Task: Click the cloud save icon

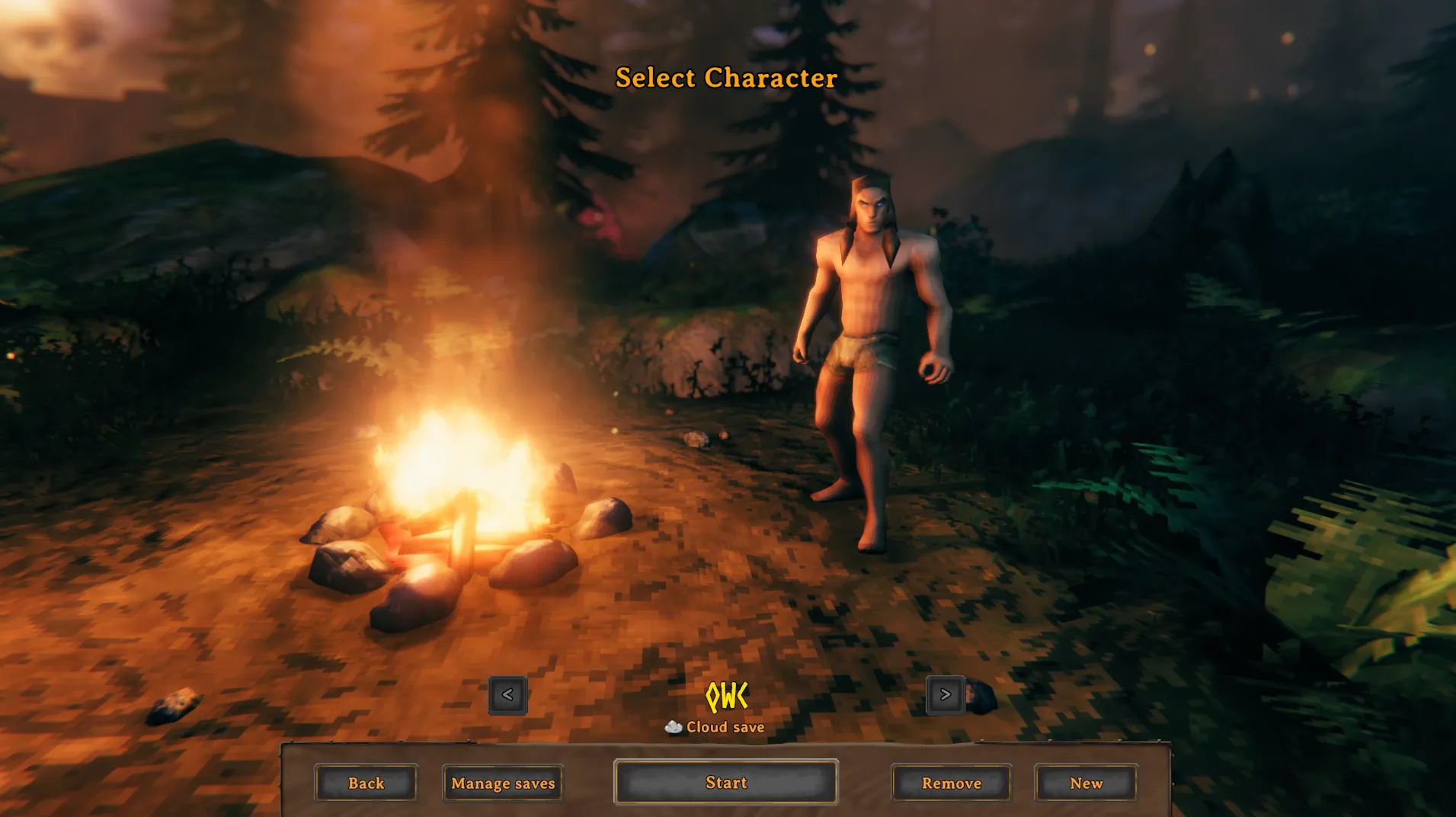Action: point(674,726)
